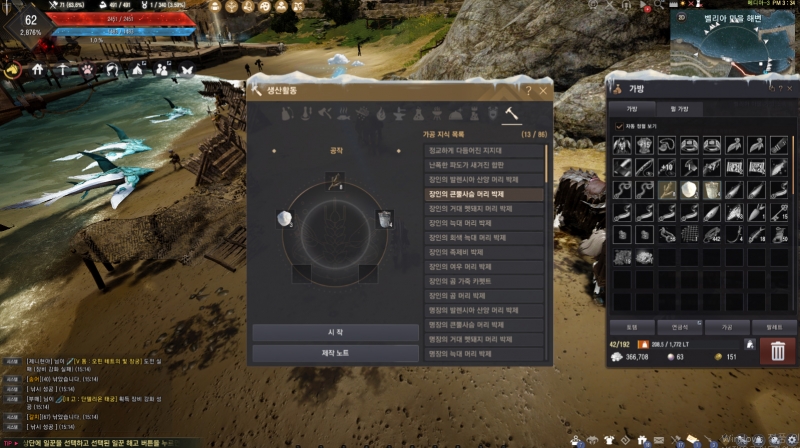
Task: Close the 생산활동 processing window
Action: point(543,91)
